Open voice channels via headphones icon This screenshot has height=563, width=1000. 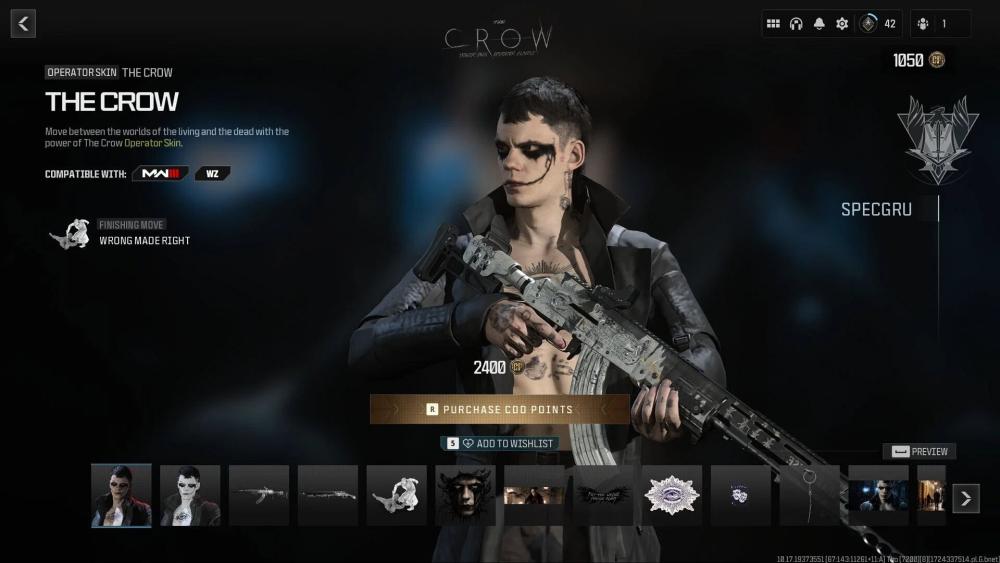(x=796, y=24)
